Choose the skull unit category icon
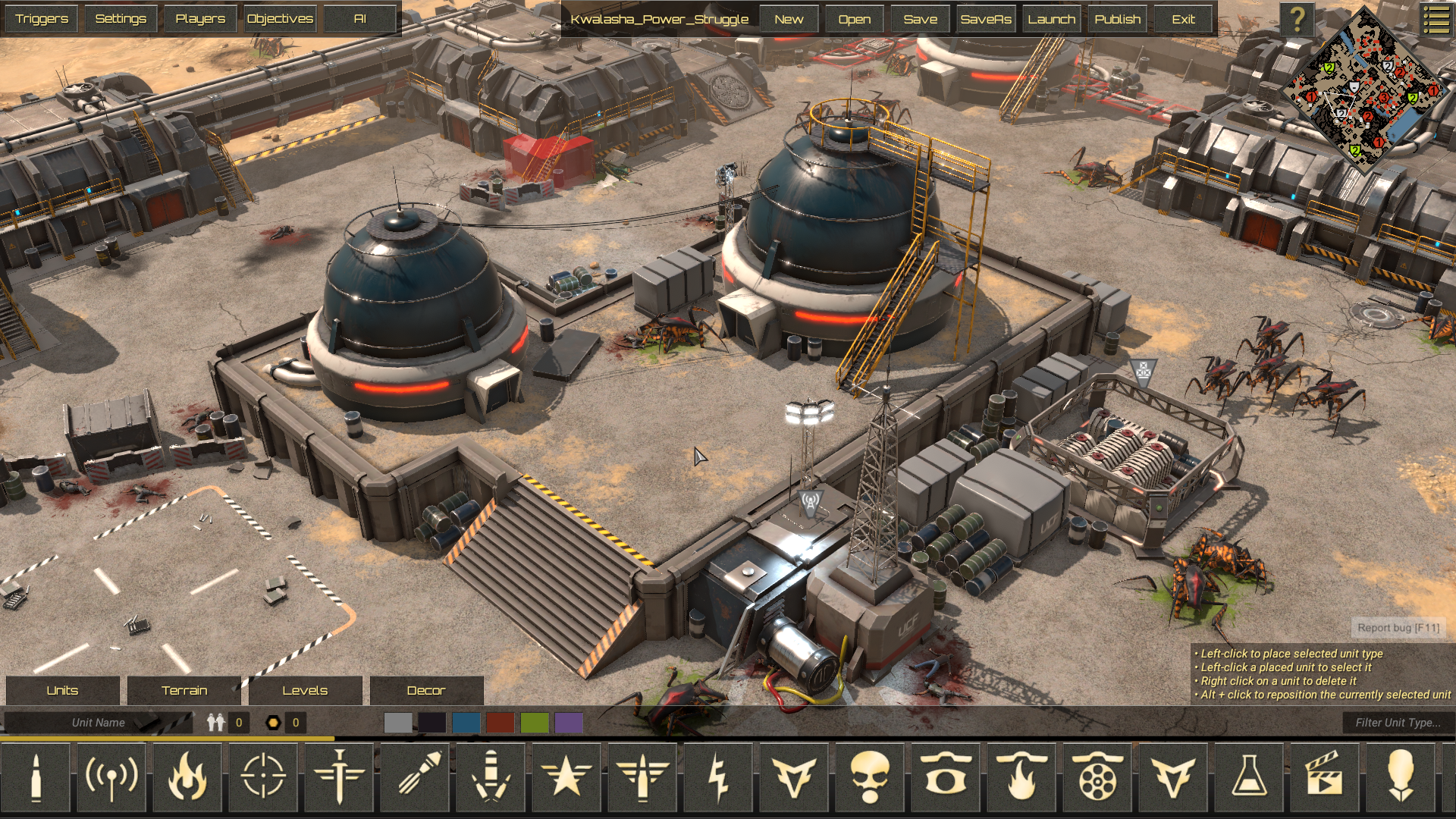This screenshot has height=819, width=1456. pos(870,777)
